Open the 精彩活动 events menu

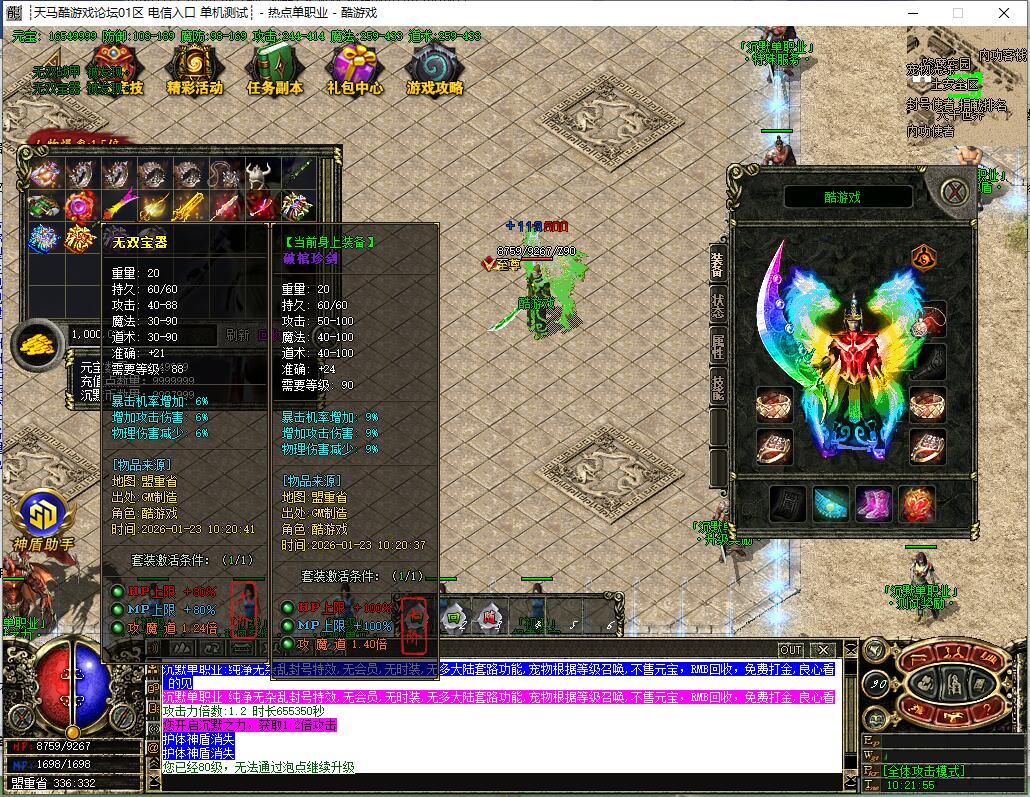coord(194,70)
